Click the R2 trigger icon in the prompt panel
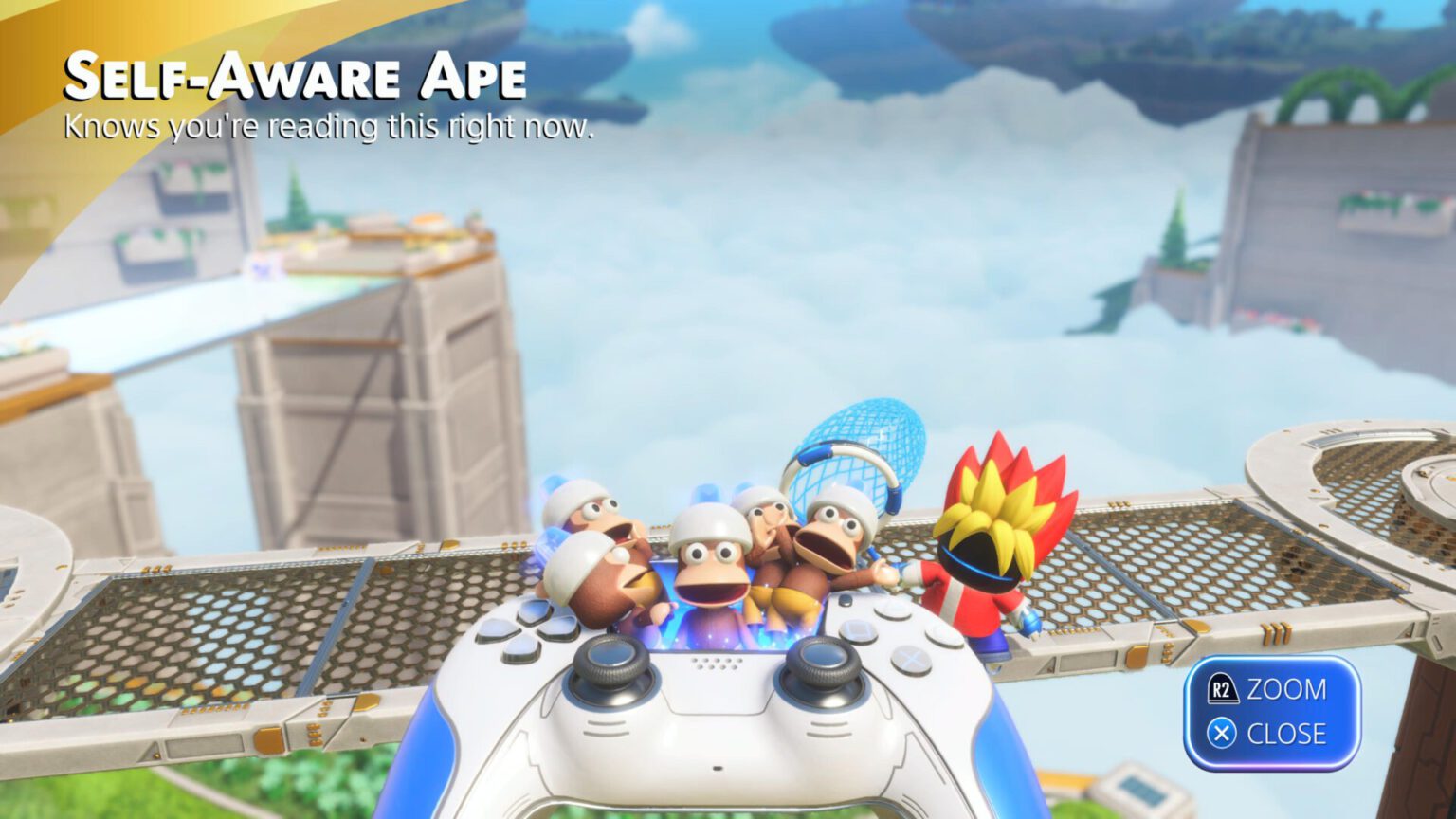 coord(1223,687)
